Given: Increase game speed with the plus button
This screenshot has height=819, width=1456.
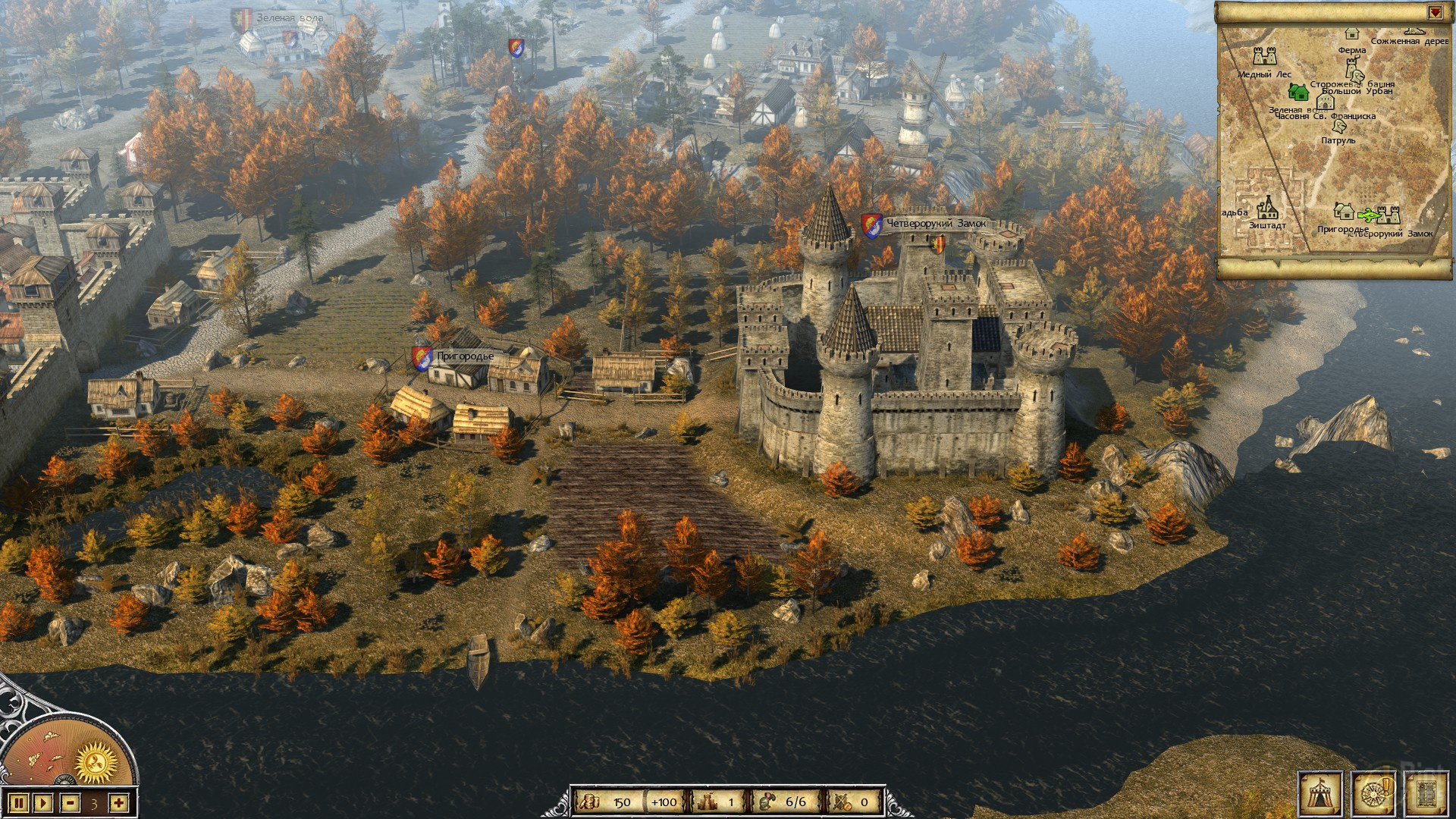Looking at the screenshot, I should (118, 802).
